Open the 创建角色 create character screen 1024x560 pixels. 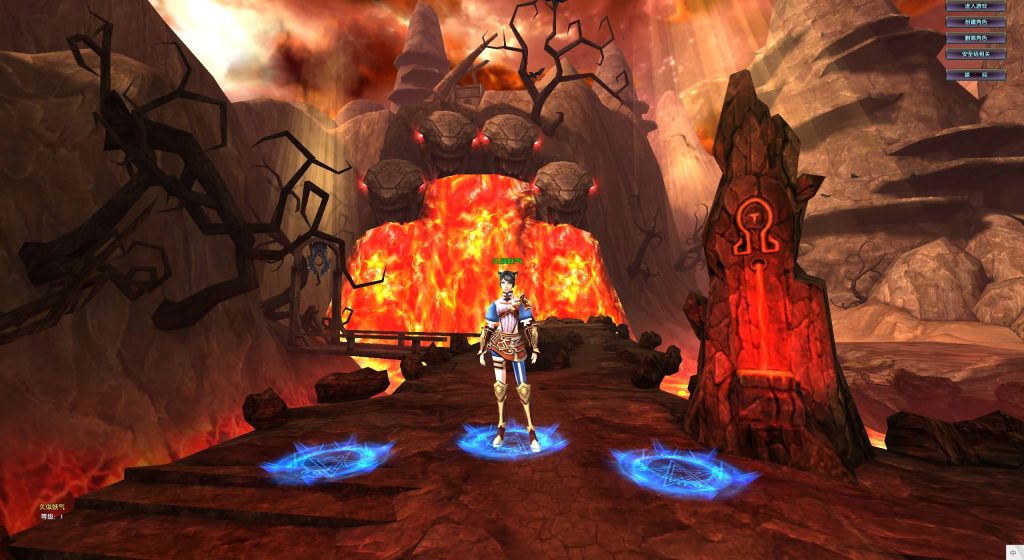[x=975, y=22]
